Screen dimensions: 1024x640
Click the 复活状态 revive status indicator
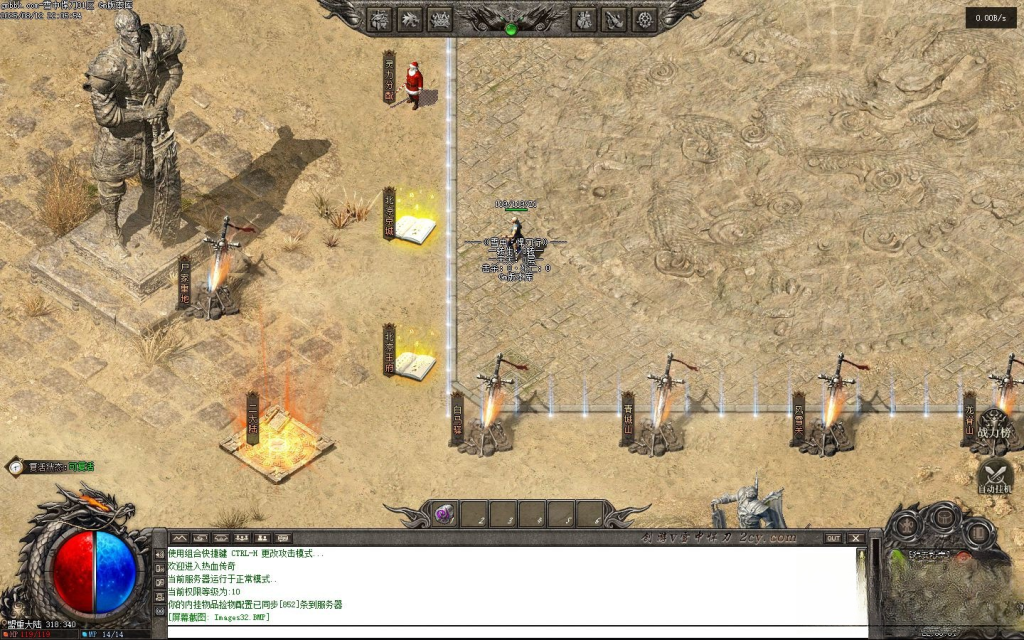[51, 467]
